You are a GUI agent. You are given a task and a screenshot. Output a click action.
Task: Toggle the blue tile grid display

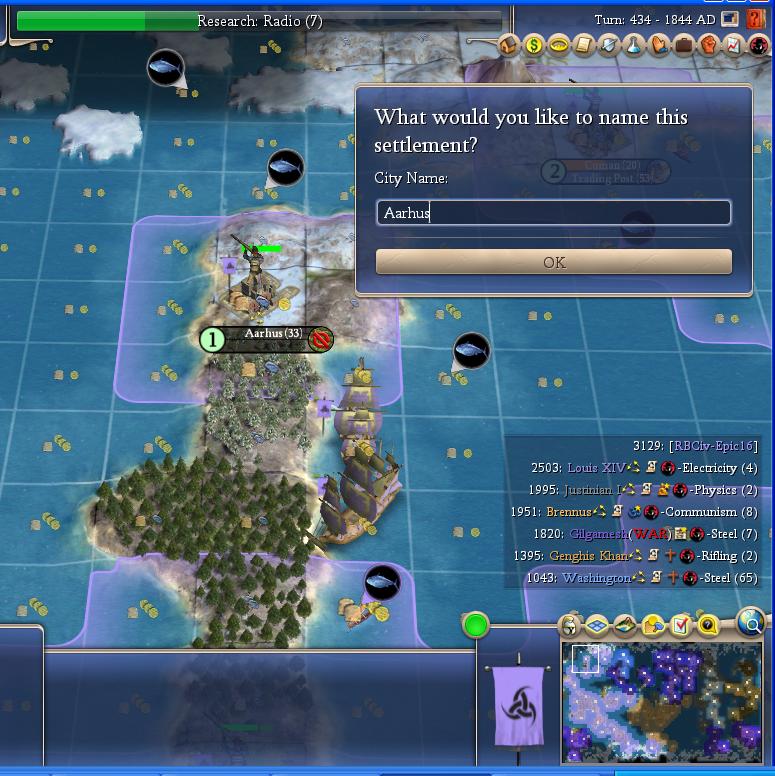[x=597, y=627]
